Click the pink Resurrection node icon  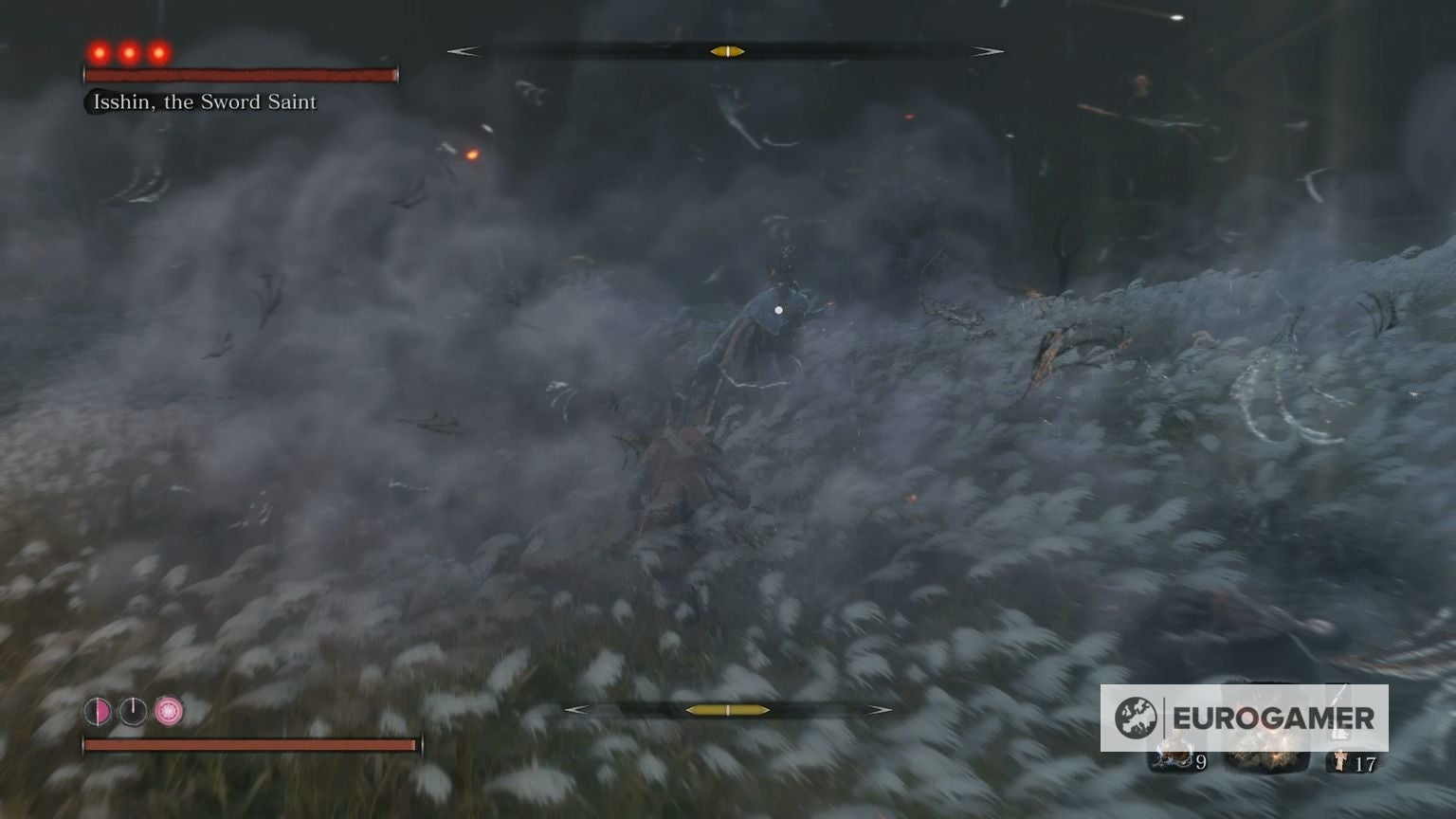click(169, 711)
